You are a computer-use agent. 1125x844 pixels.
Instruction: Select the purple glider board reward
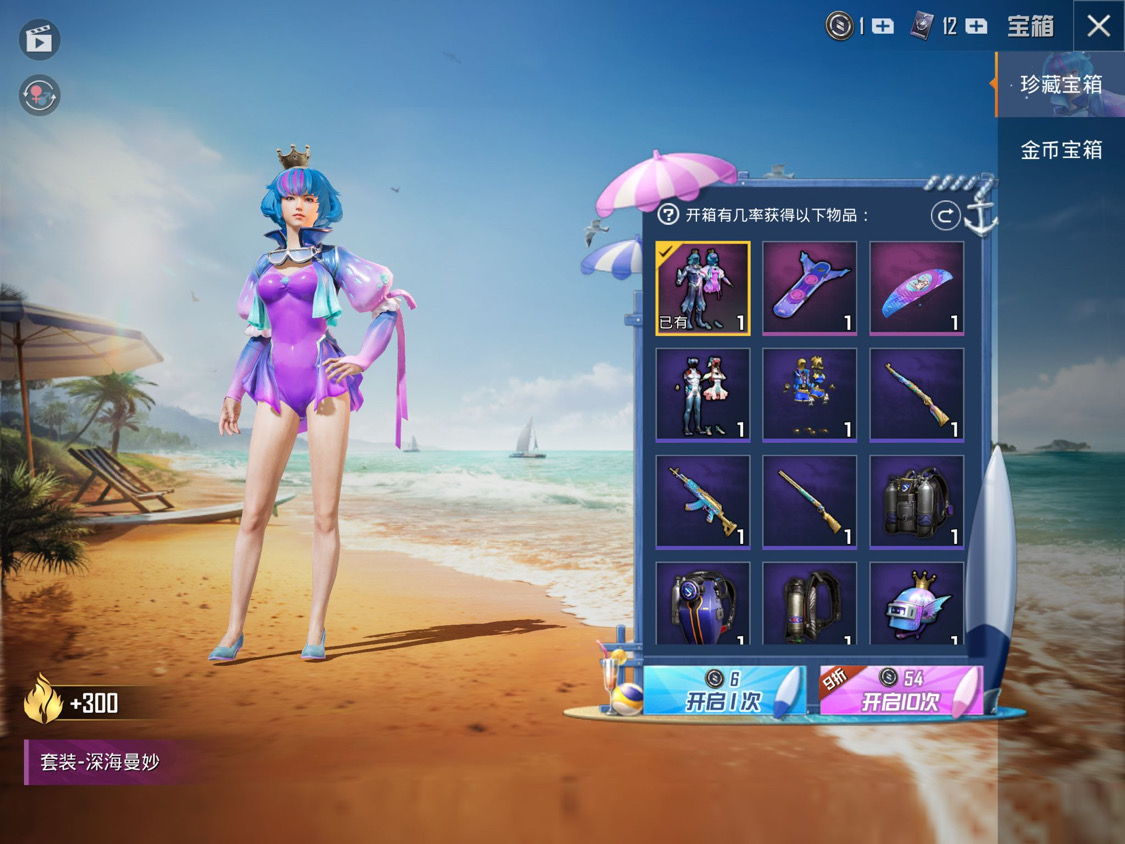(809, 288)
